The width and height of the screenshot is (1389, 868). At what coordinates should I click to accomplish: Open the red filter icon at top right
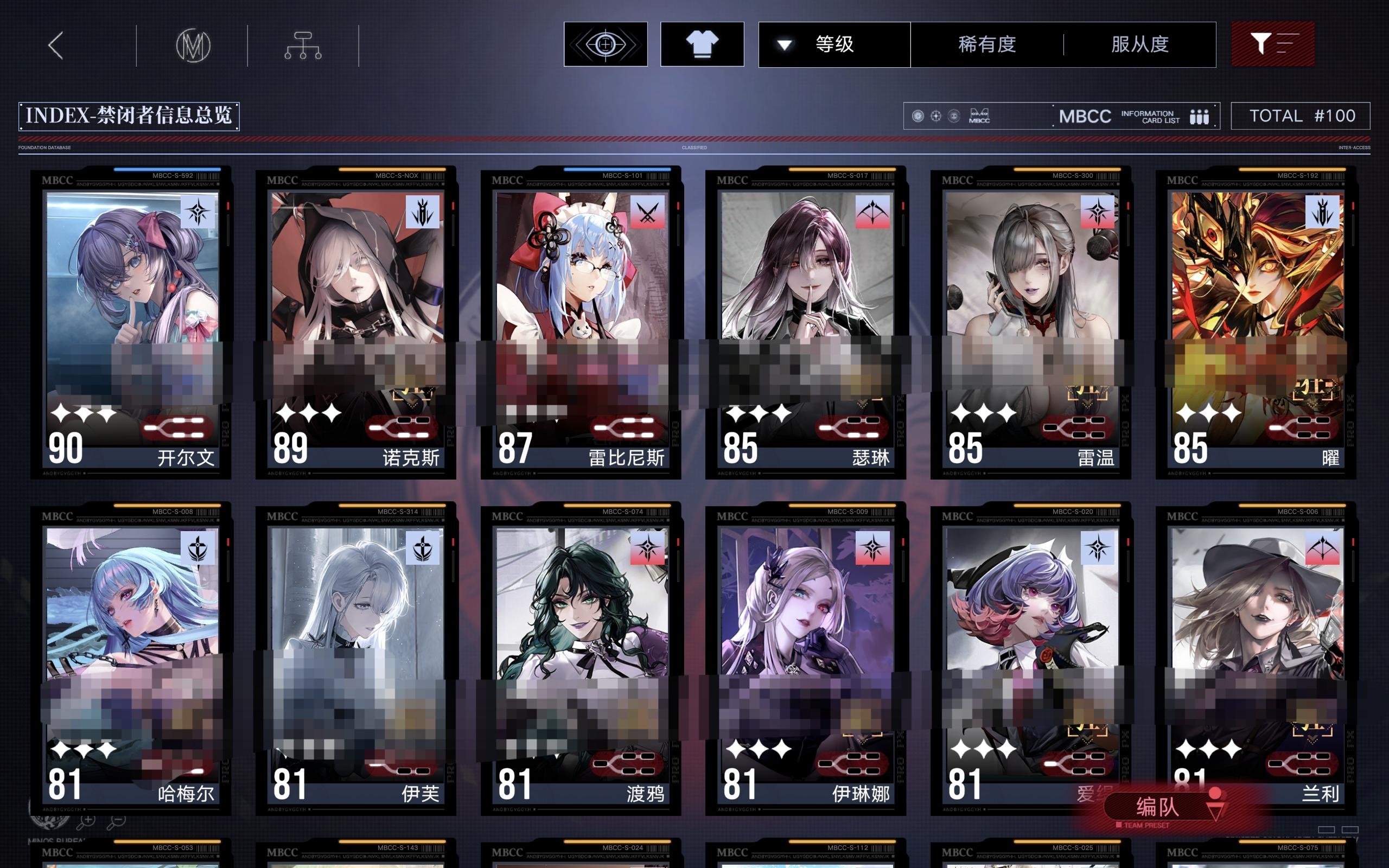tap(1273, 43)
